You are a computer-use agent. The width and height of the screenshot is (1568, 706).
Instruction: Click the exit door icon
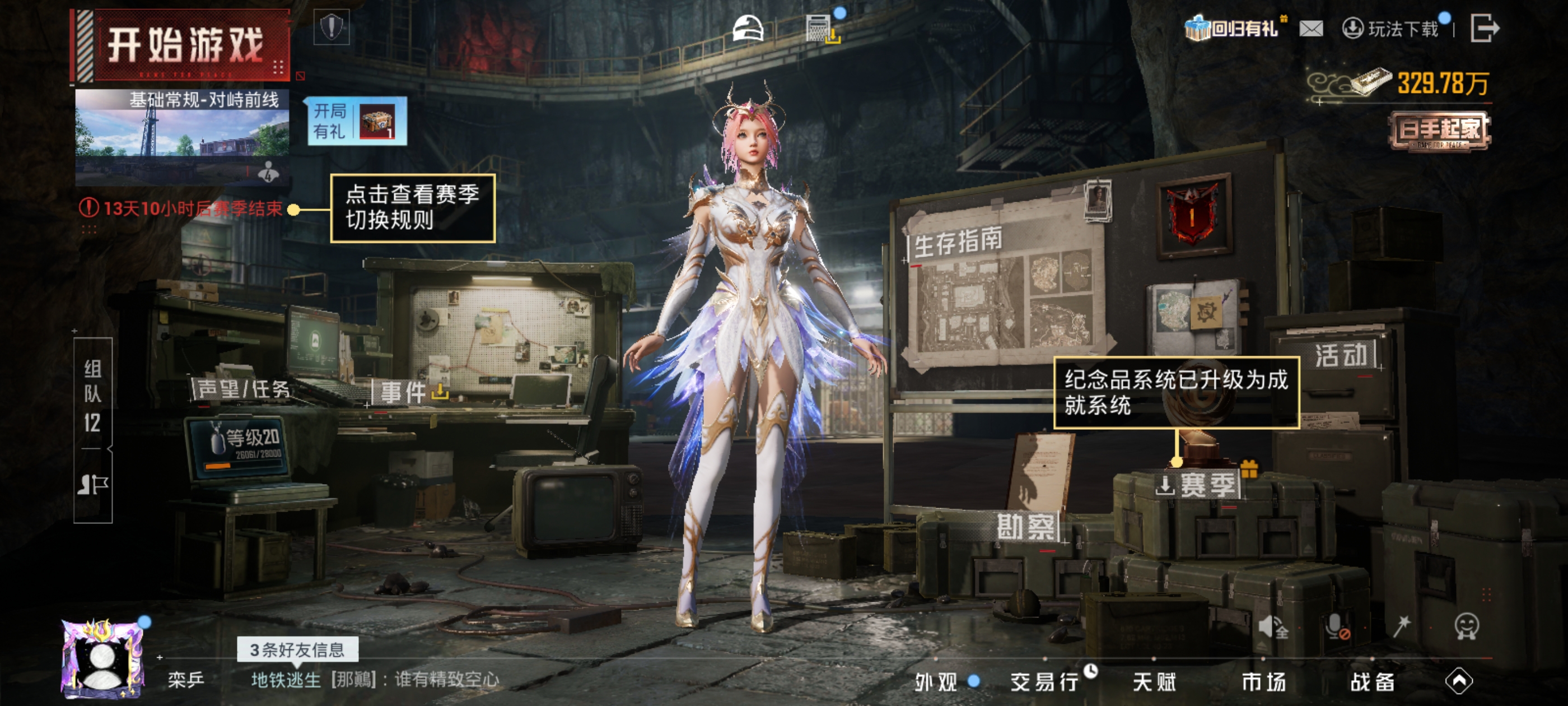click(1484, 29)
